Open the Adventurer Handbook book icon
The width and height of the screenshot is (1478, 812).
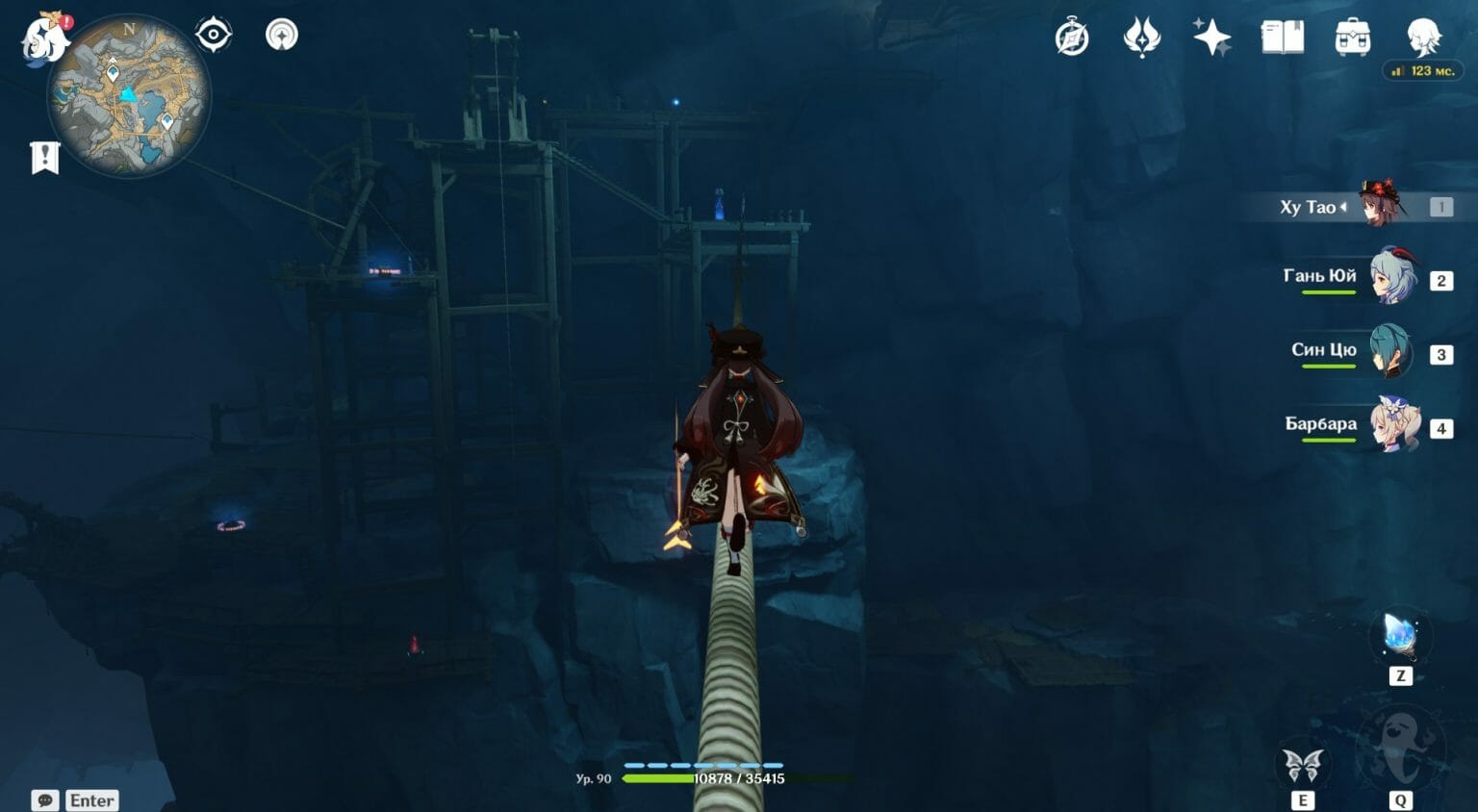click(x=1285, y=37)
